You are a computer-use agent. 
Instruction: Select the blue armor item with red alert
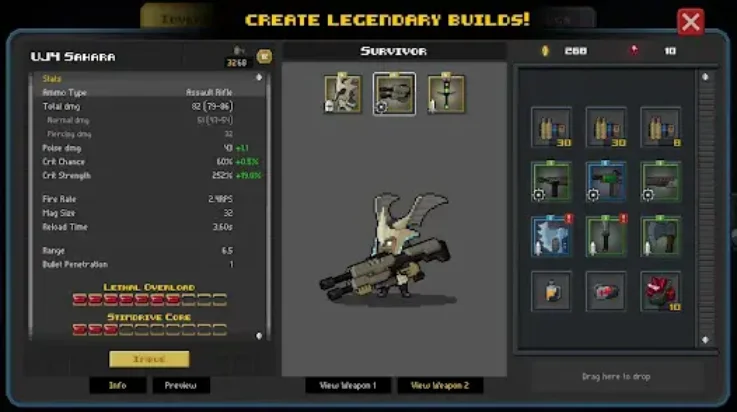click(551, 236)
